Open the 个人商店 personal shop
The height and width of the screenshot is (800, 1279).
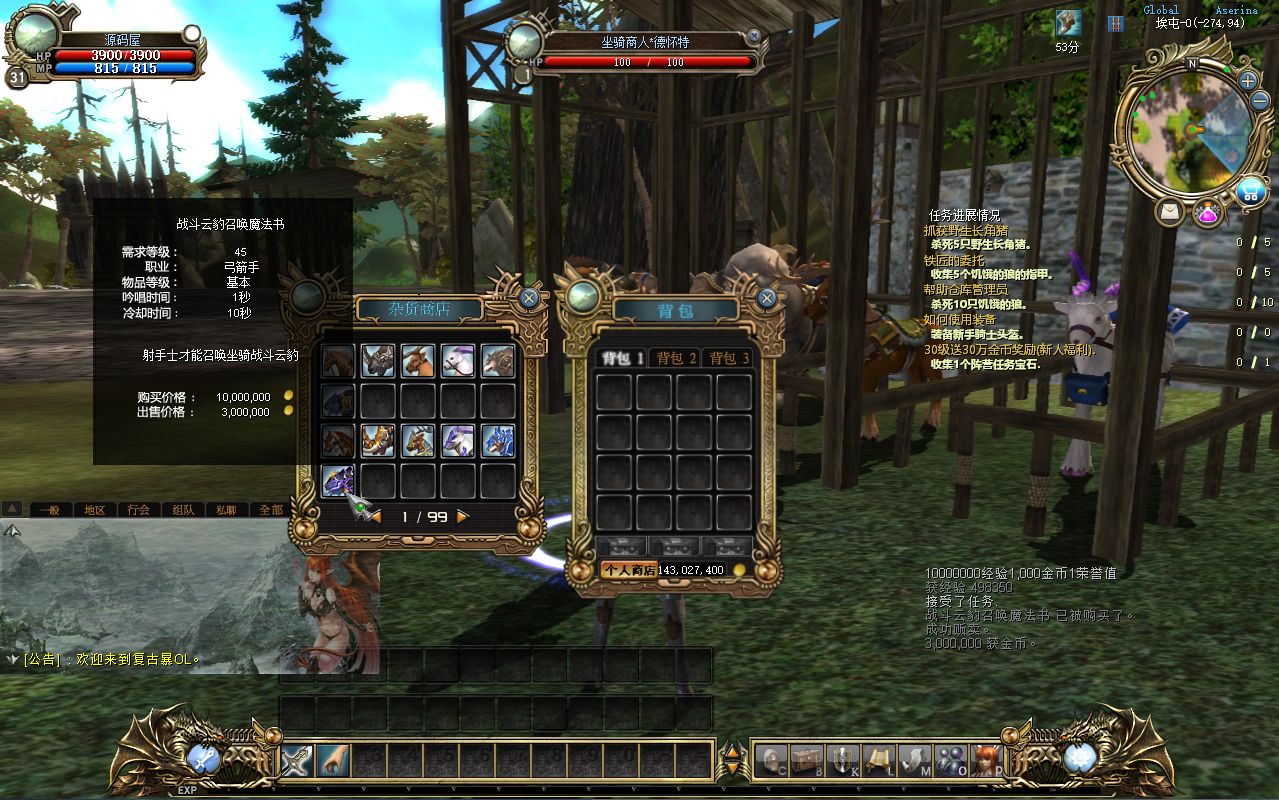coord(627,570)
